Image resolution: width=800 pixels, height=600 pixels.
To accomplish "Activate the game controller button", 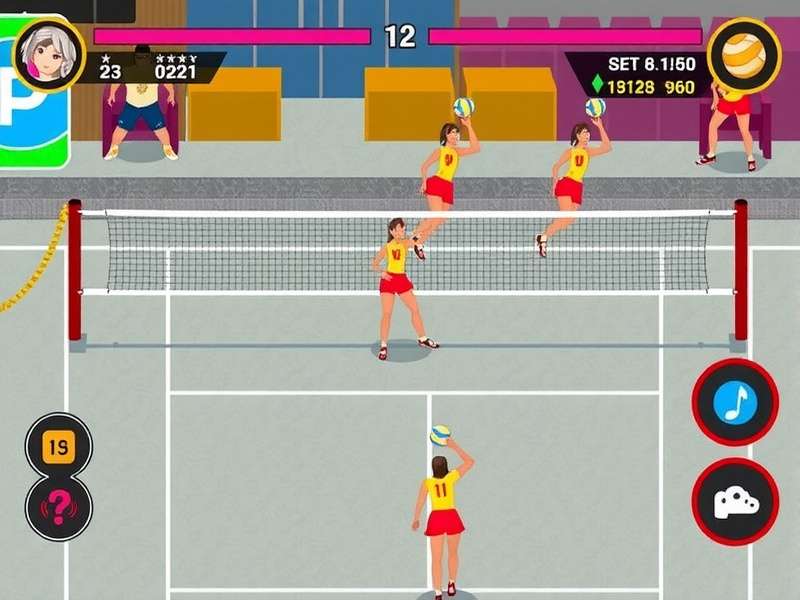I will pos(735,501).
